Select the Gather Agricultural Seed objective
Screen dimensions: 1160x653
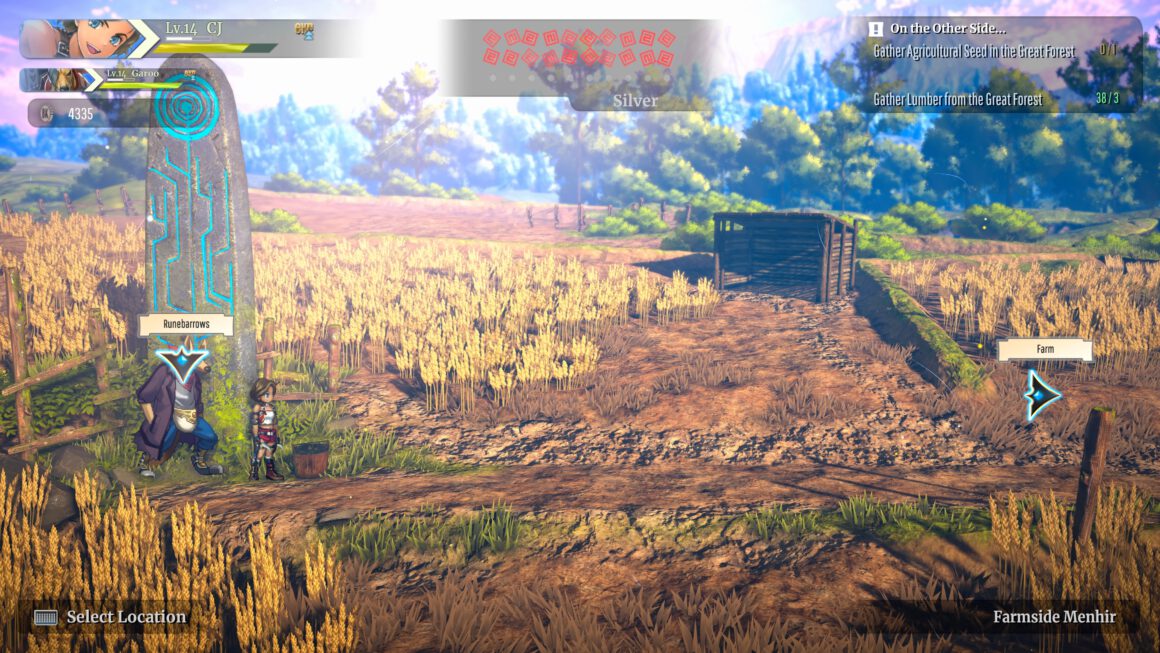click(x=974, y=50)
